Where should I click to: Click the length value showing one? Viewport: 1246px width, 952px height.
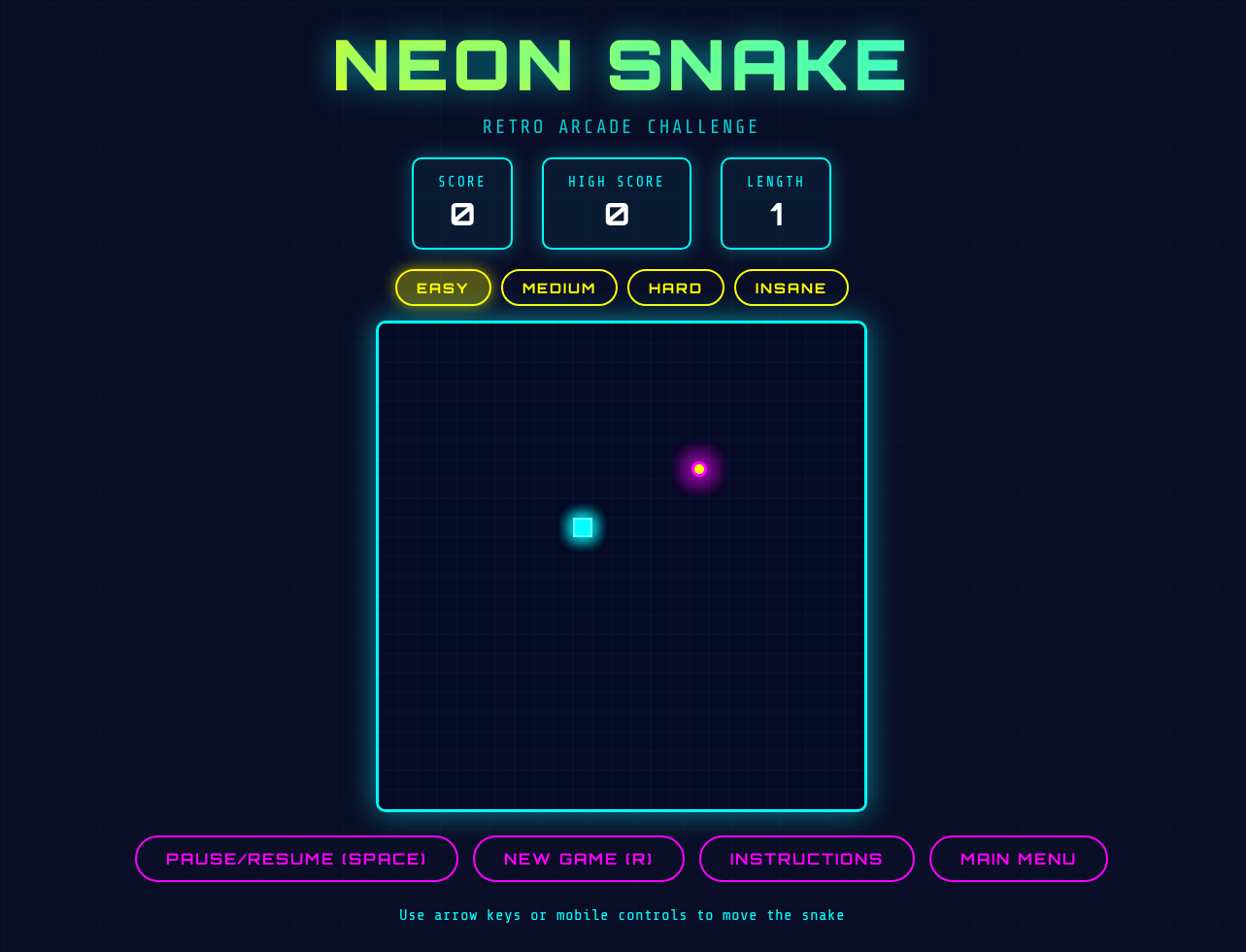pyautogui.click(x=775, y=215)
